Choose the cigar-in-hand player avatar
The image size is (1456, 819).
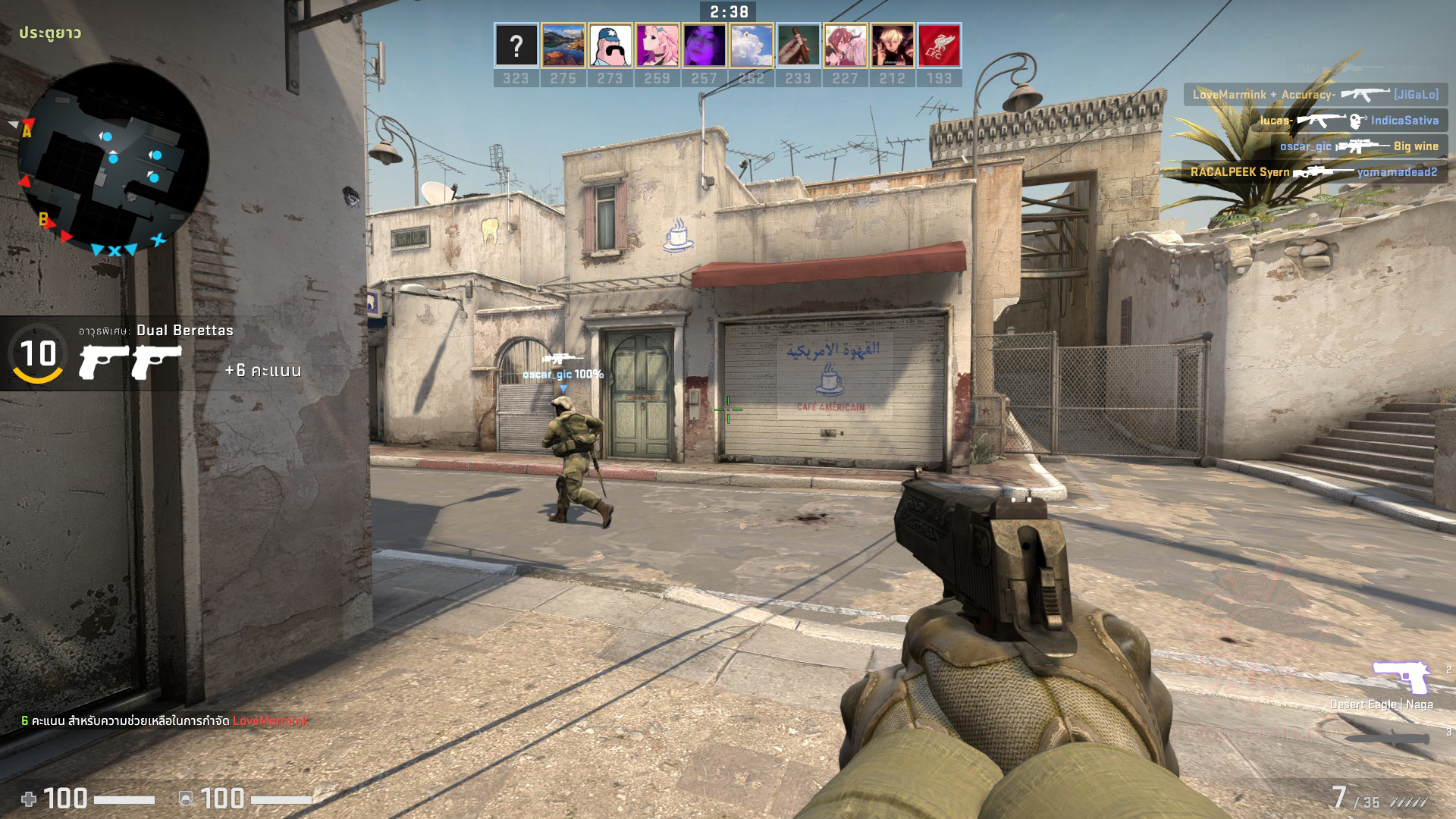click(x=798, y=45)
